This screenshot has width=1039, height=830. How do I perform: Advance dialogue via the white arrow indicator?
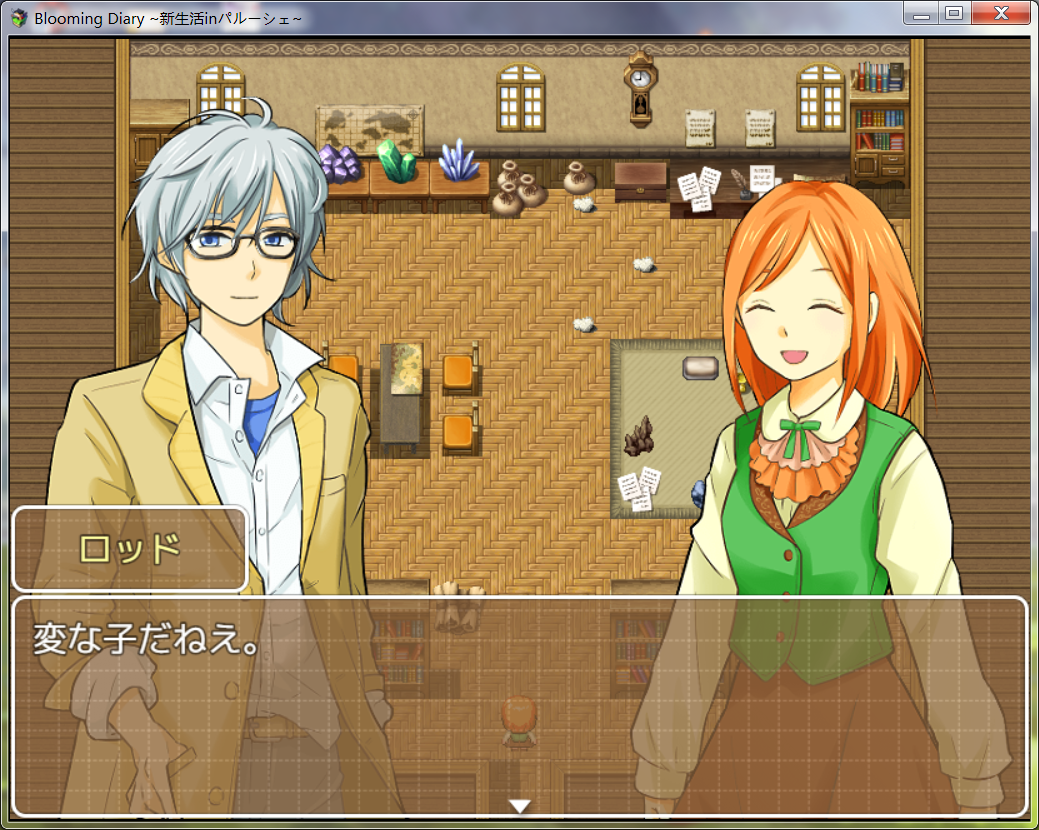[x=519, y=805]
